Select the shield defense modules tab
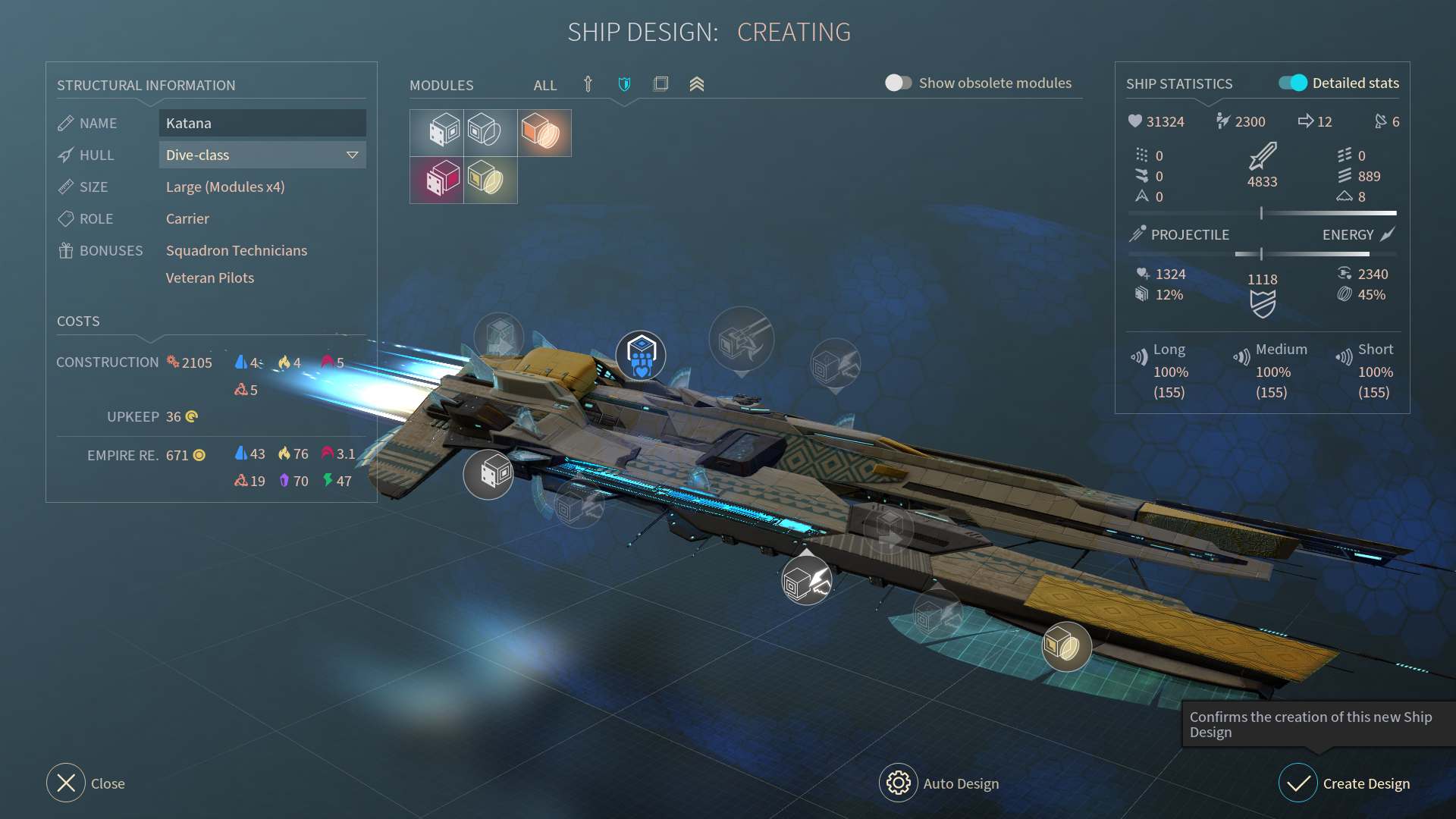1456x819 pixels. pos(624,84)
